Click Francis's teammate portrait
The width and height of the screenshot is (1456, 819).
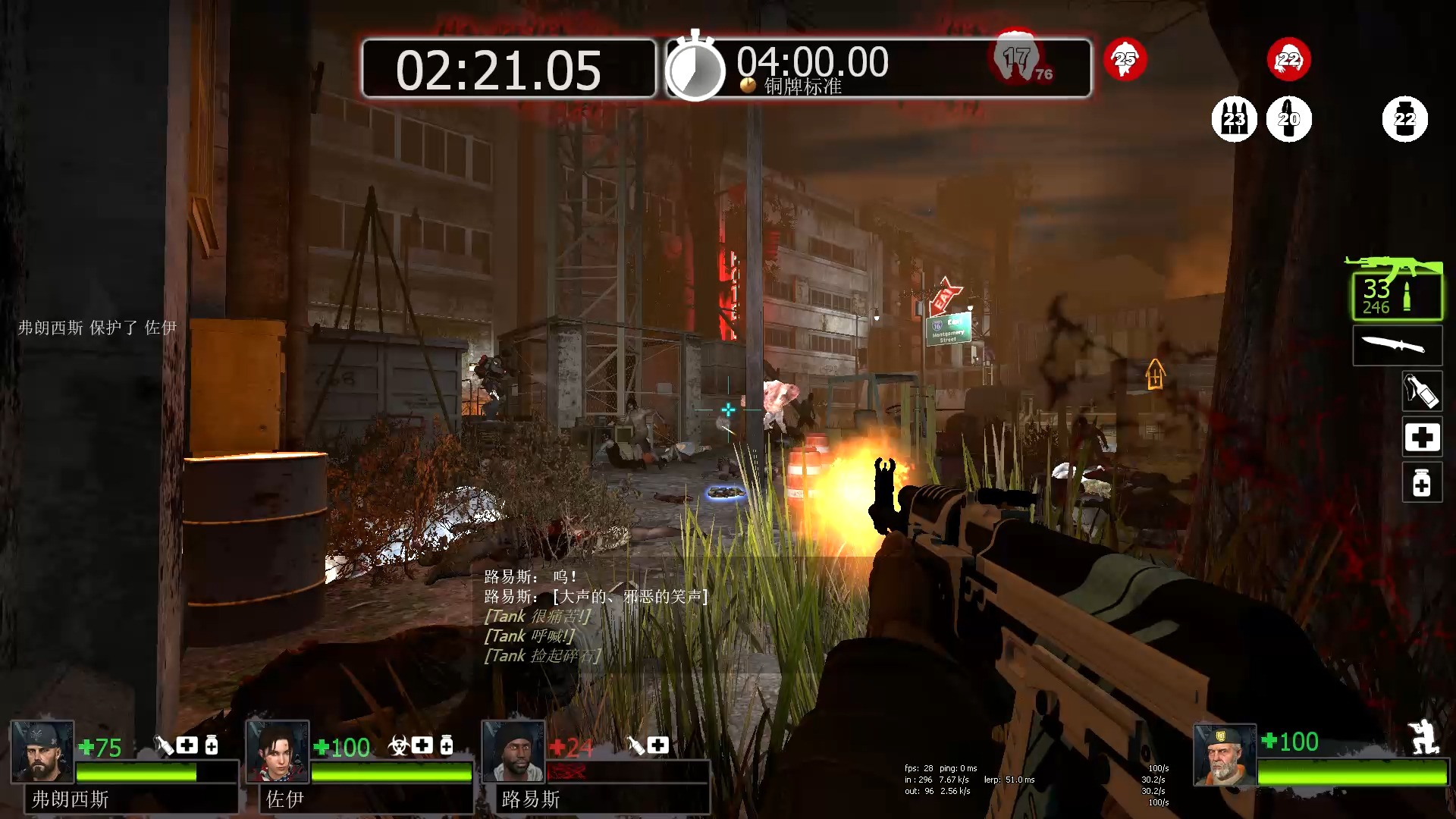[x=42, y=752]
